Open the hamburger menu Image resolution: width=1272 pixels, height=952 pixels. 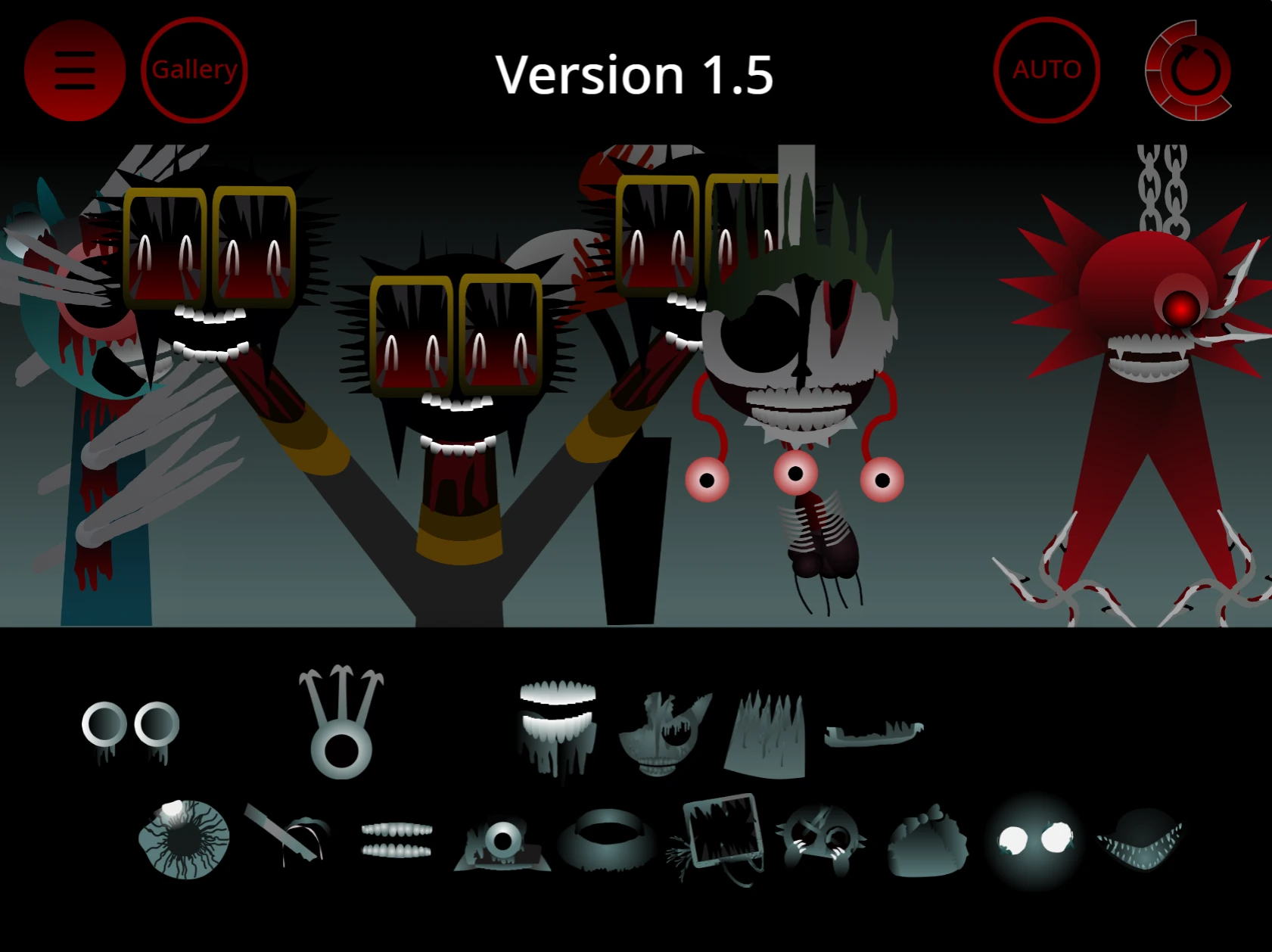[74, 69]
